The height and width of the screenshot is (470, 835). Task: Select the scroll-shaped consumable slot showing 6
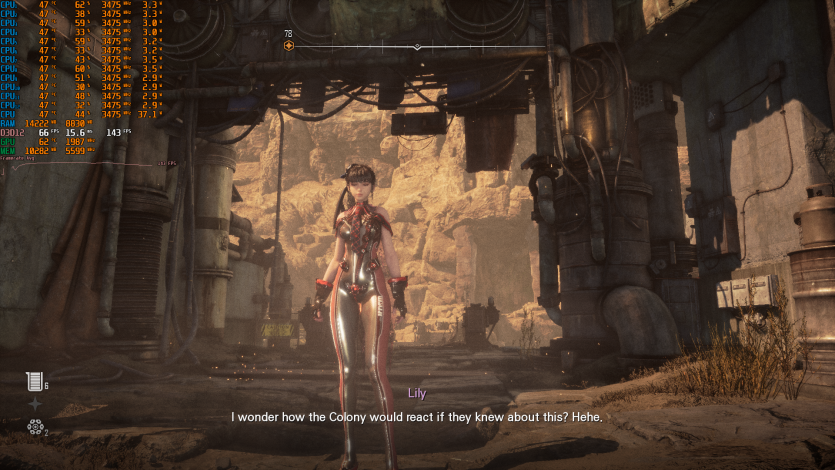[35, 381]
